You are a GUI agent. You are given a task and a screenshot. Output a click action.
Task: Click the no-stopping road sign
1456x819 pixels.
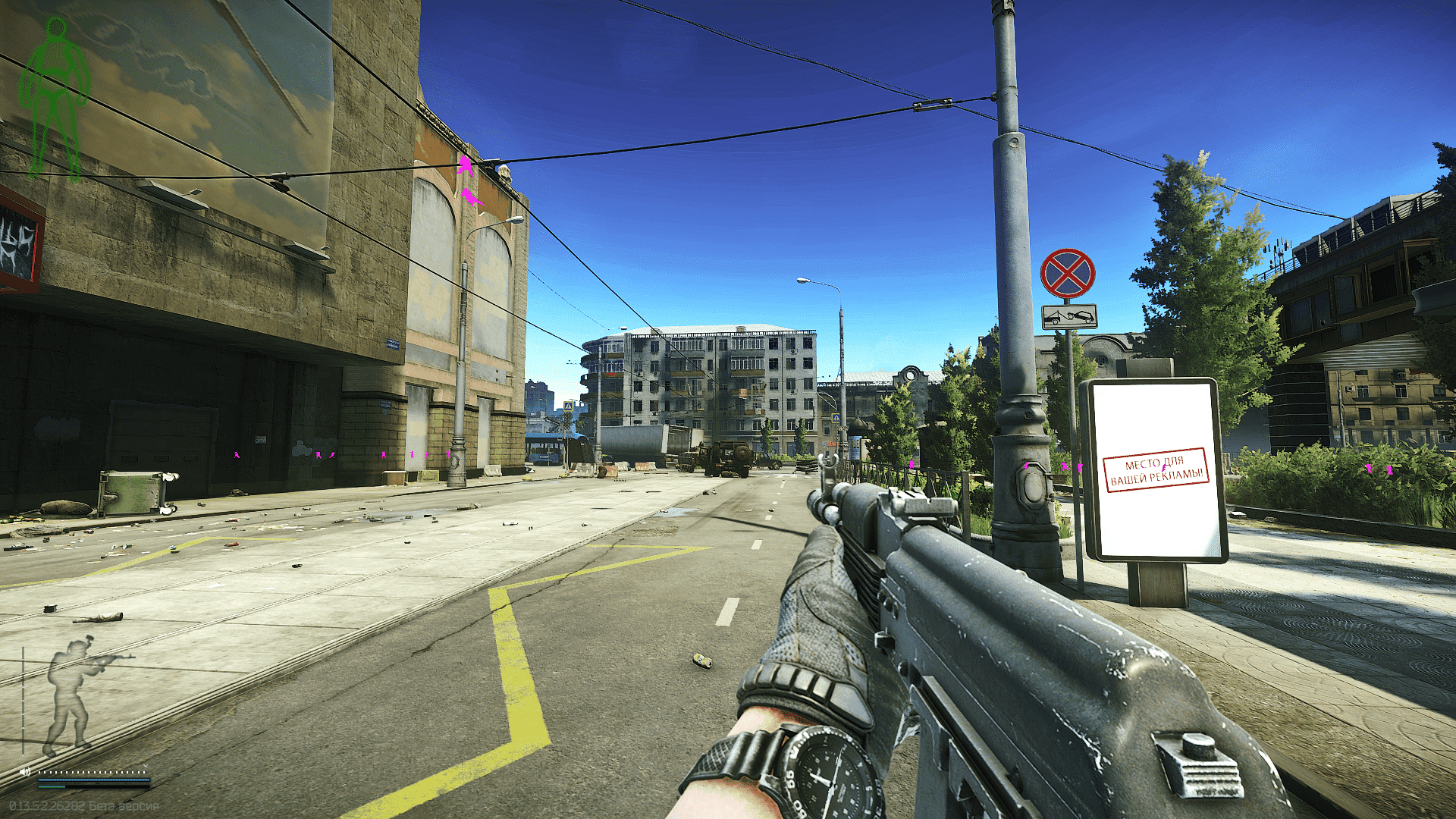tap(1068, 271)
